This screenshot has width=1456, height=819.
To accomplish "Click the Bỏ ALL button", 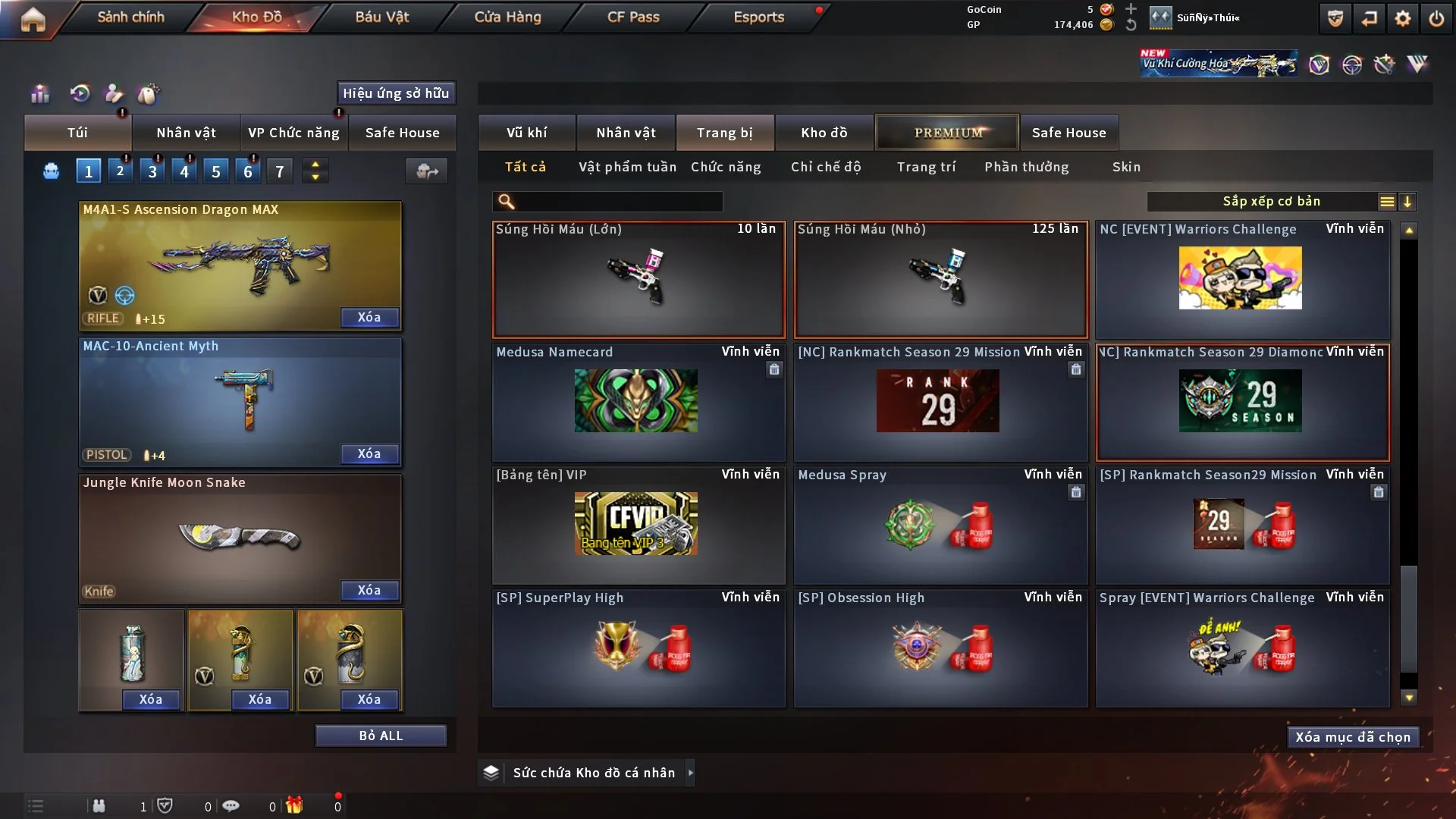I will (381, 736).
